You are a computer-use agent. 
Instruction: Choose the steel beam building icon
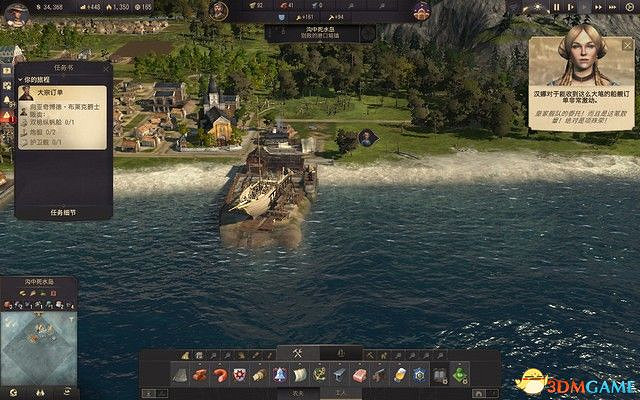tap(338, 374)
